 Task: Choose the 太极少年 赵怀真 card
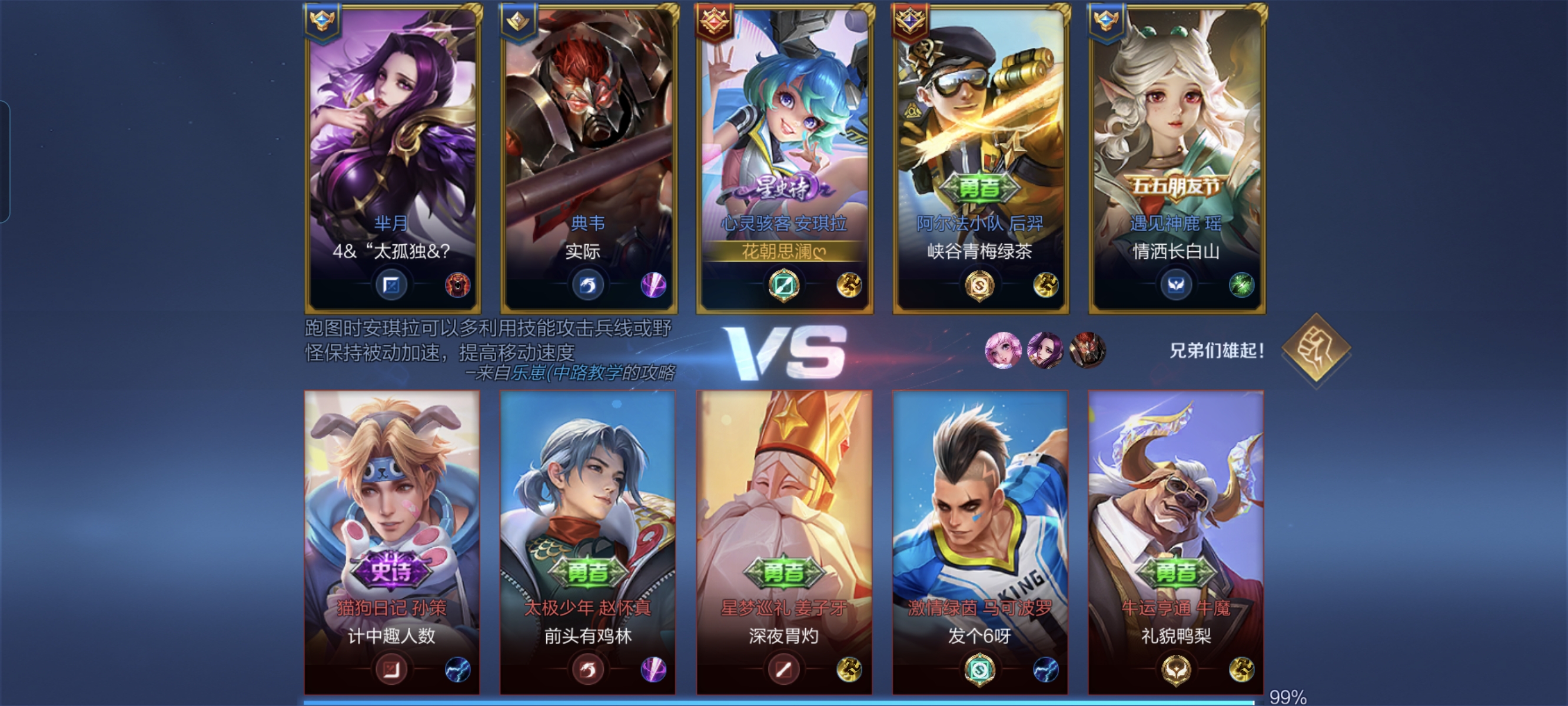588,542
